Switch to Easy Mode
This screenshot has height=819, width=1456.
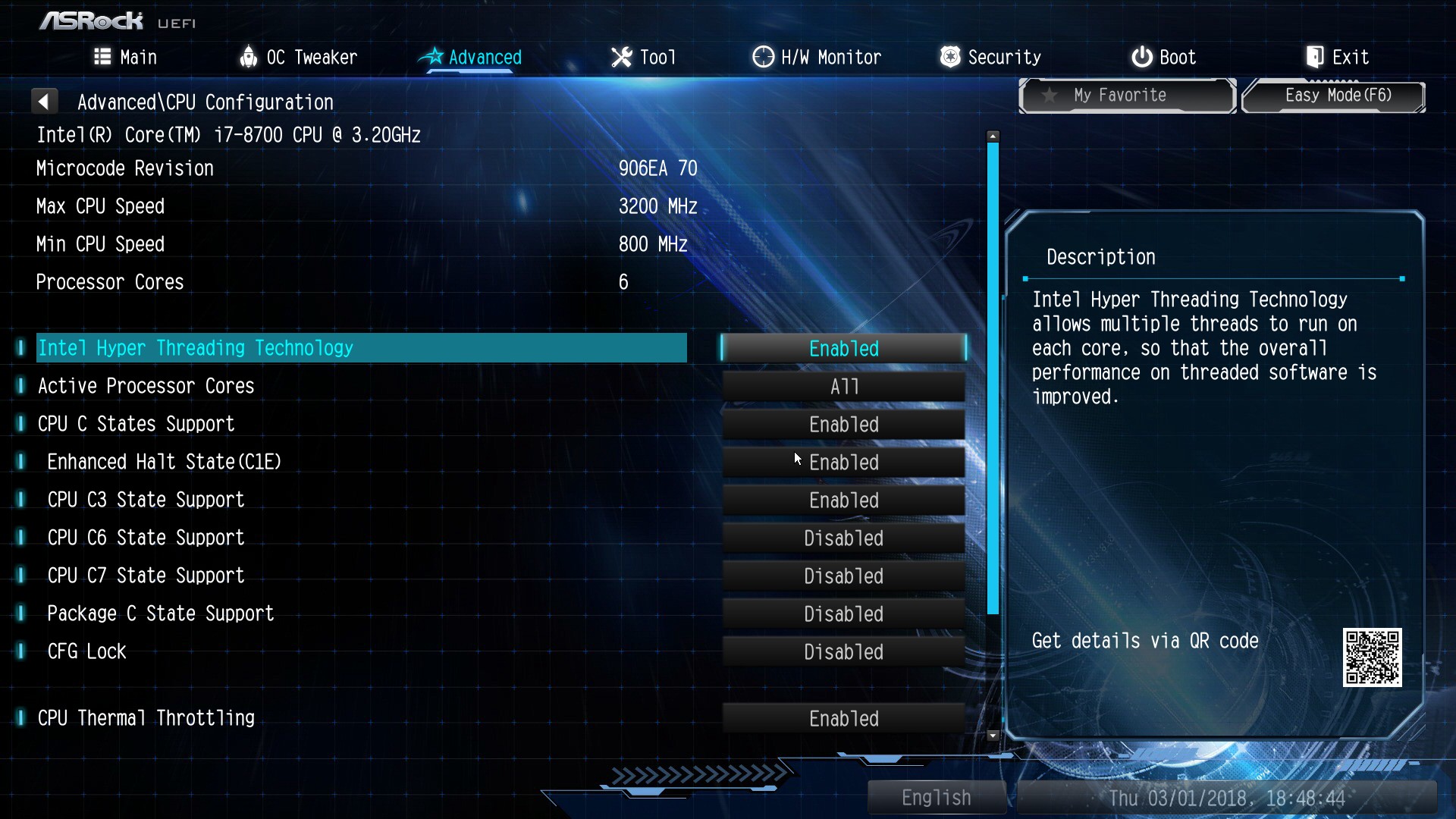1333,96
